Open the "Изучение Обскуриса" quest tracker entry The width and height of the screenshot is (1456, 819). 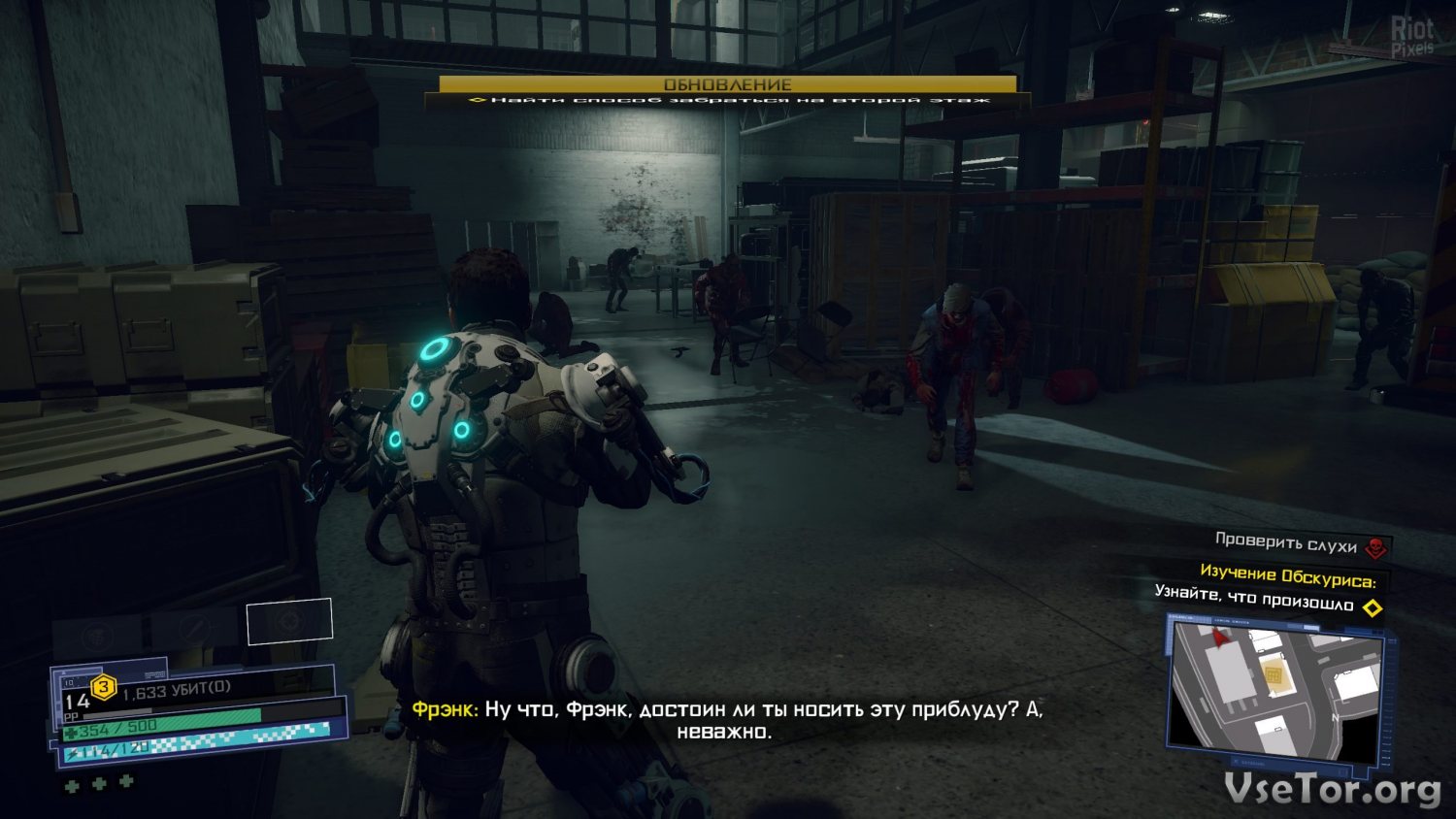1287,576
